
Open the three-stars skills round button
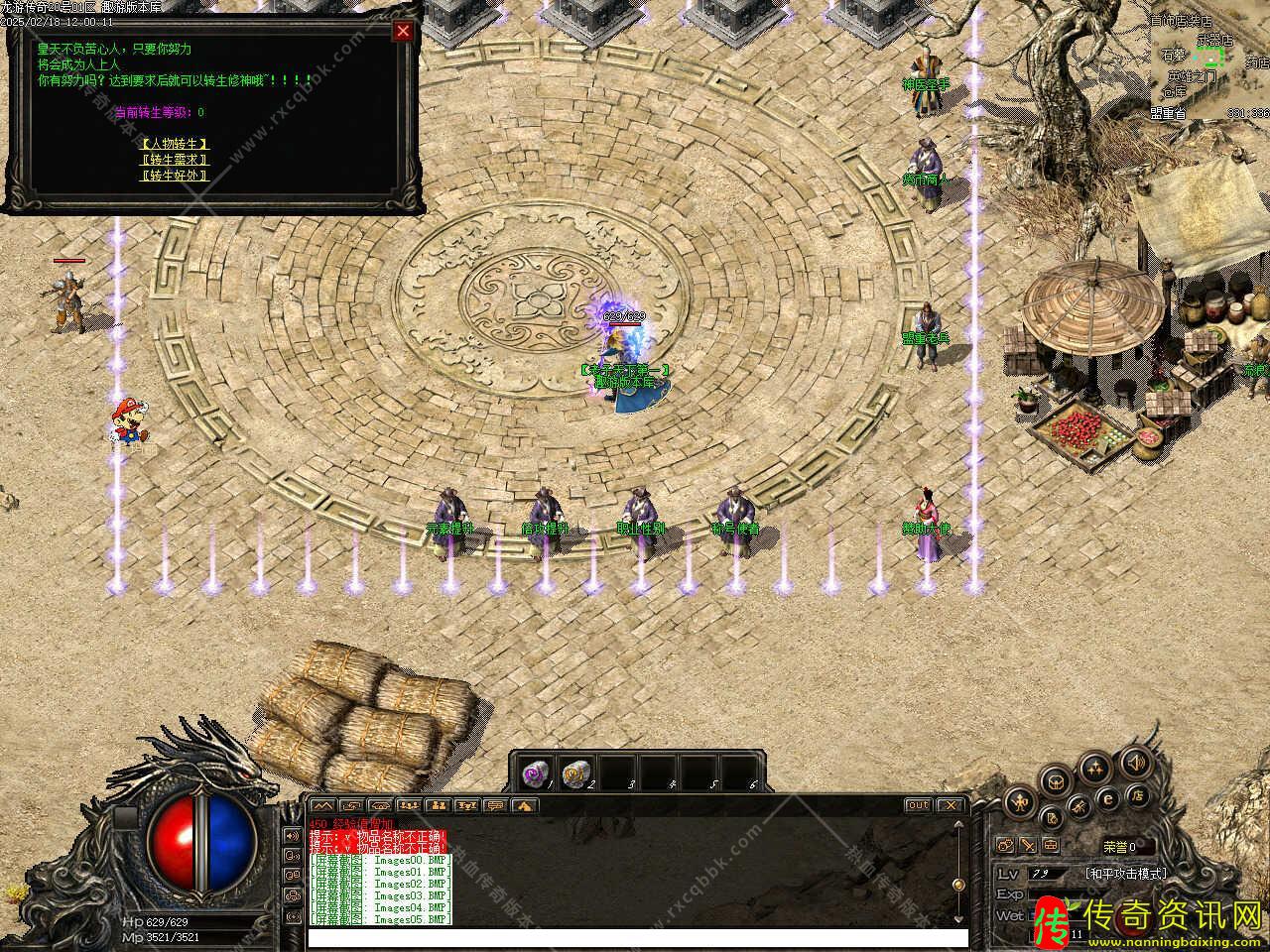(1095, 767)
